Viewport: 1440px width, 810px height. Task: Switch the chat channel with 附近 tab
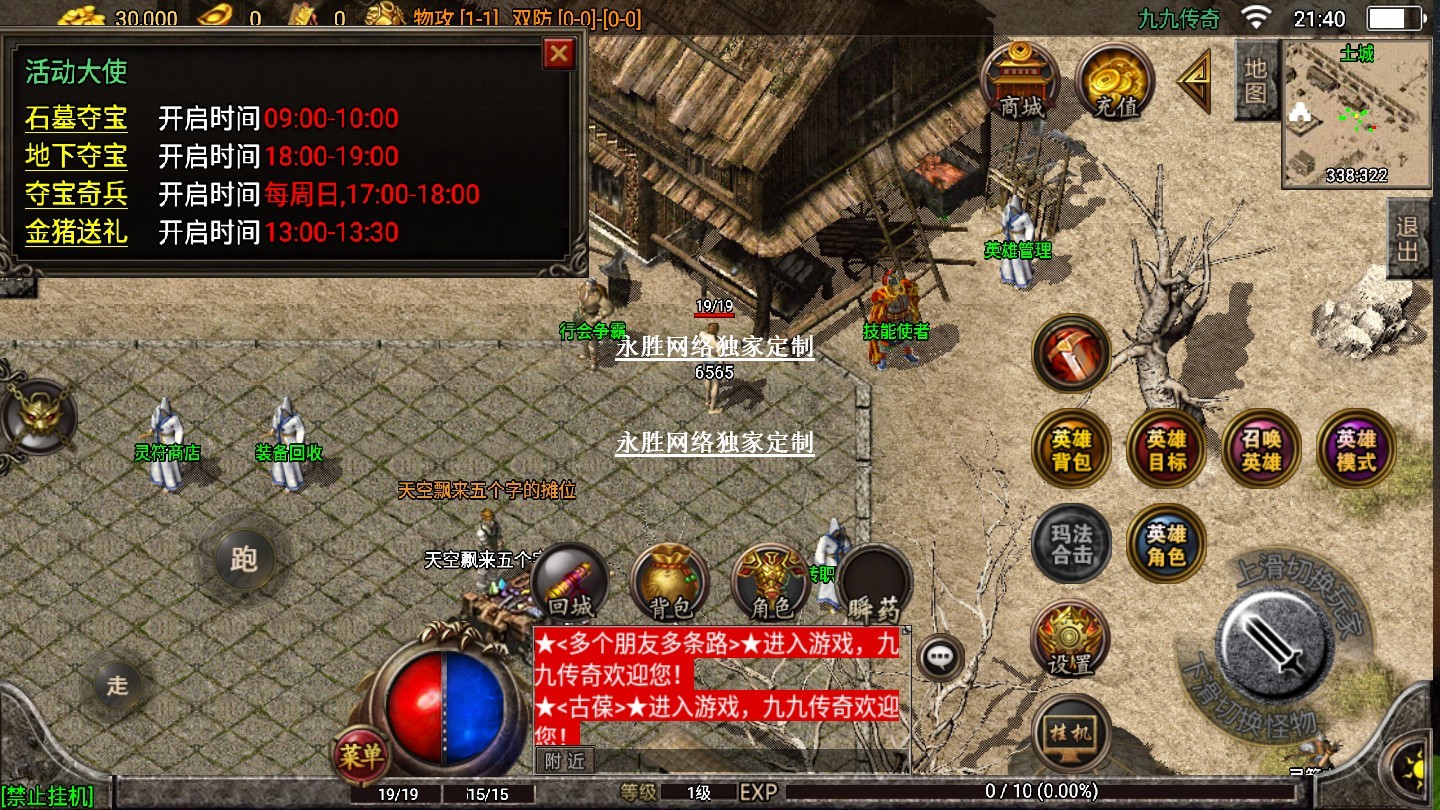(565, 761)
